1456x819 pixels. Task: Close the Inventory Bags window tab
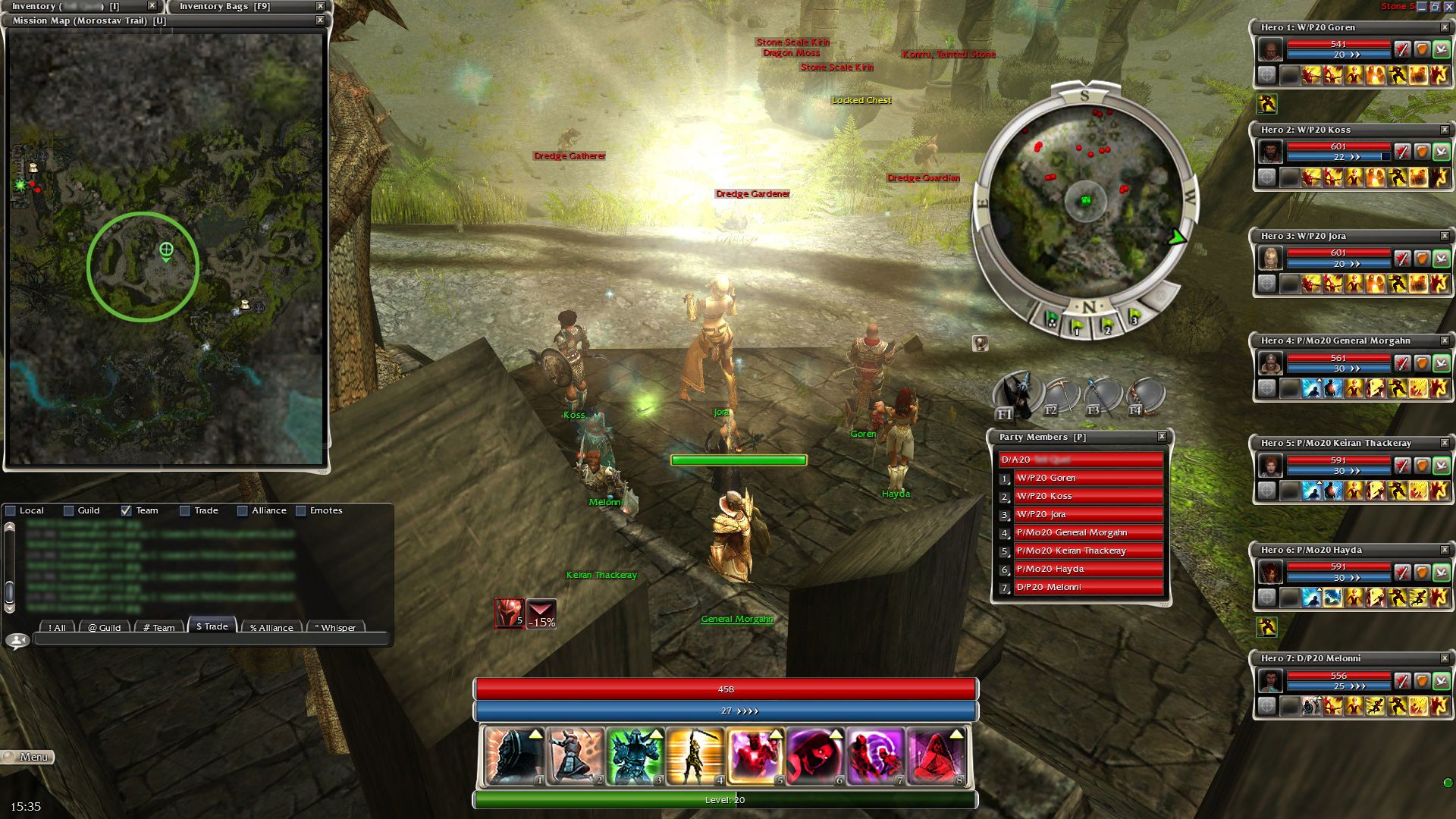pos(320,6)
